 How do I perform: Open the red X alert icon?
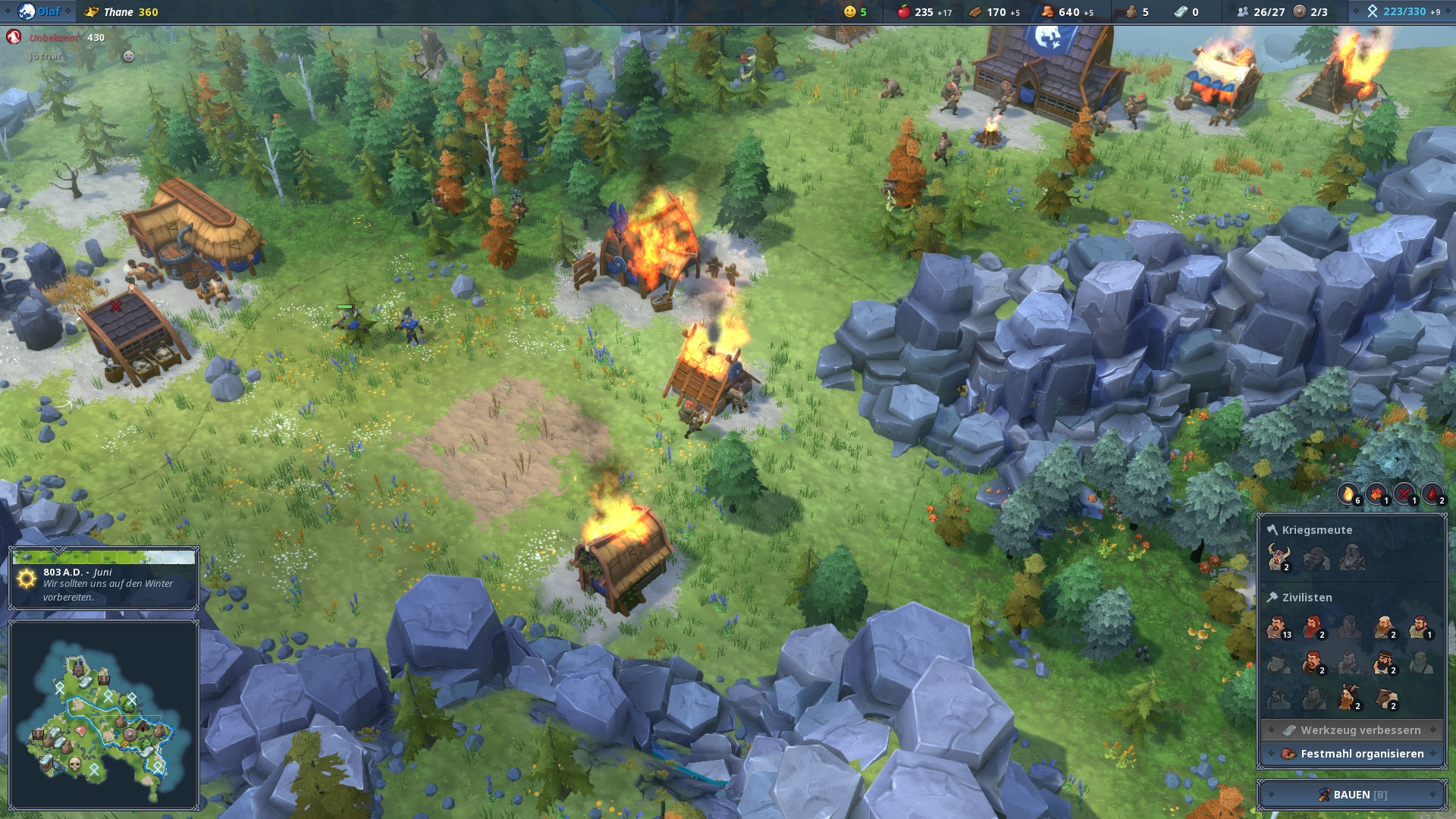tap(1404, 494)
